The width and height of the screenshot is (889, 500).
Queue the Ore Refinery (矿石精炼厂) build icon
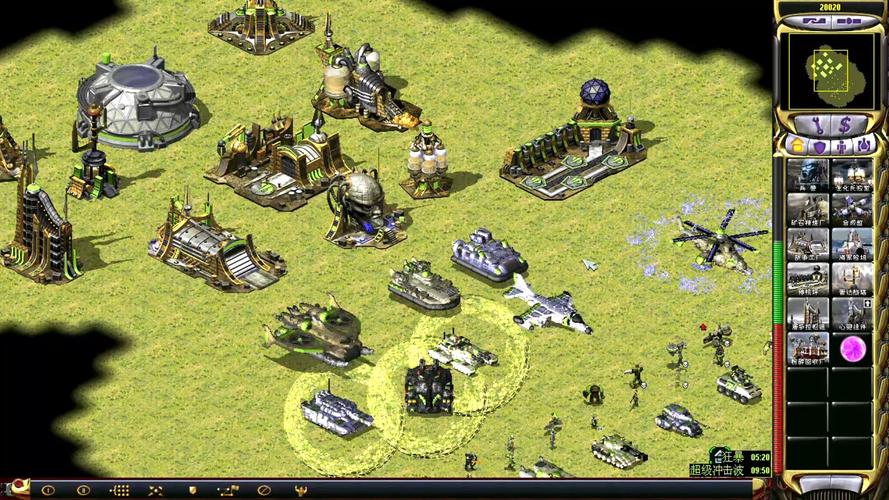[808, 210]
